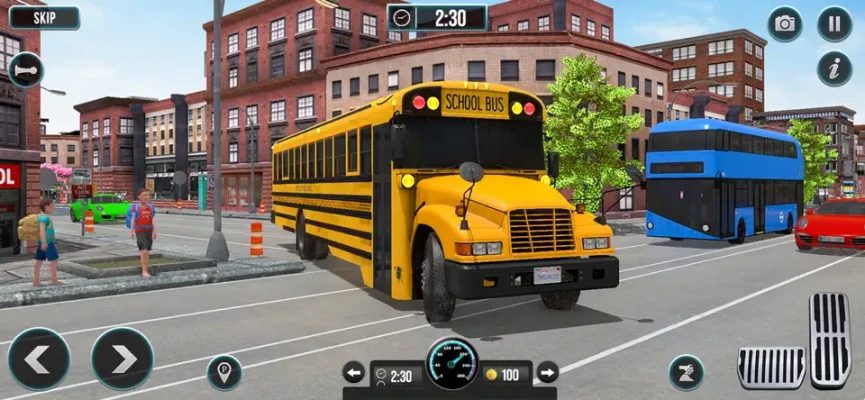The height and width of the screenshot is (400, 865).
Task: Skip the current cutscene
Action: click(43, 17)
